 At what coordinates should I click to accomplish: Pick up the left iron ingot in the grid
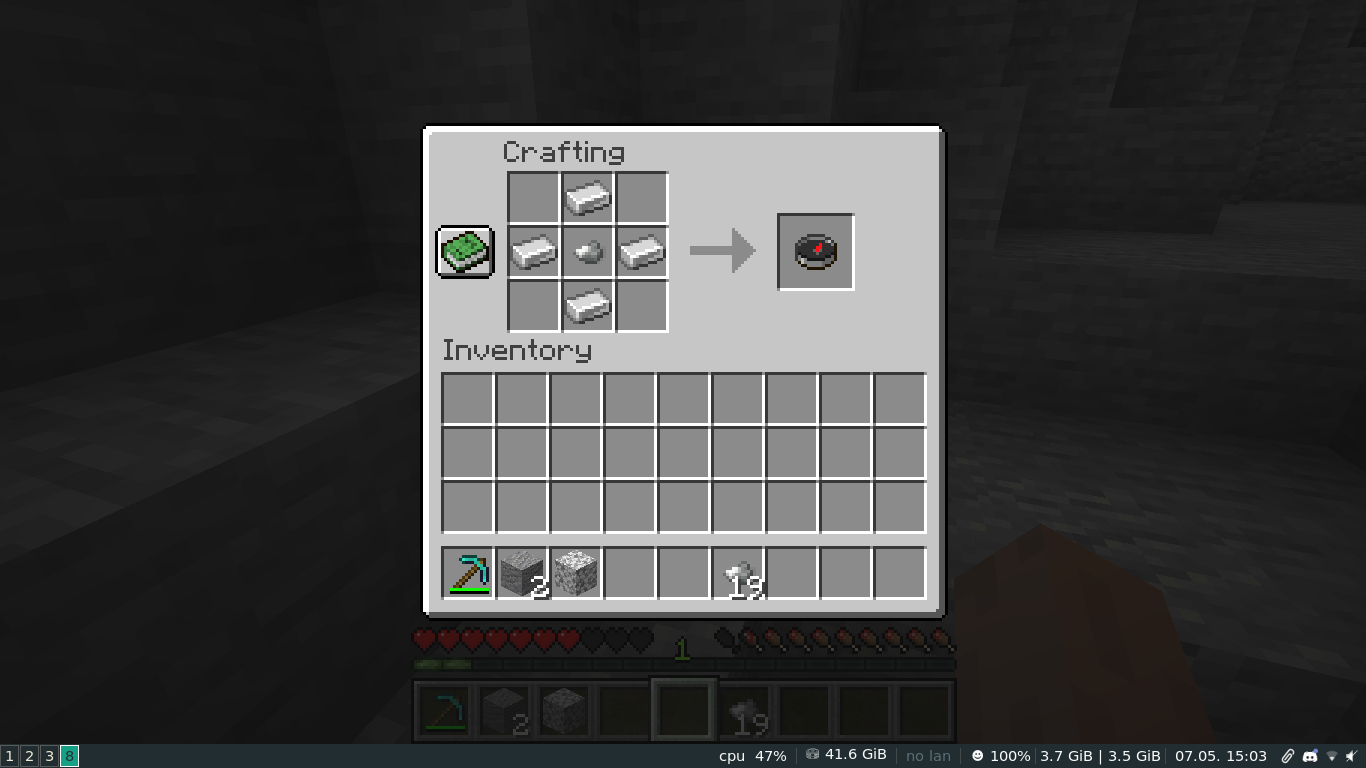(x=533, y=251)
